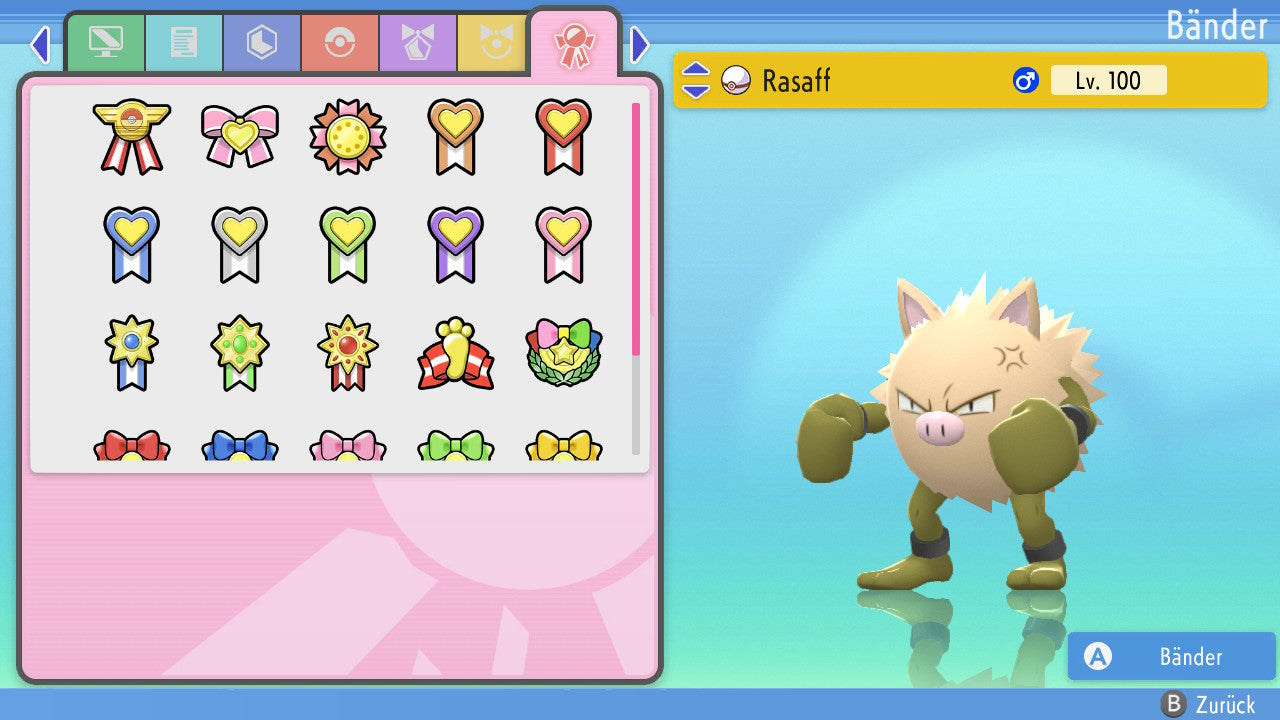Go back with the Zurück button
1280x720 pixels.
[1207, 704]
